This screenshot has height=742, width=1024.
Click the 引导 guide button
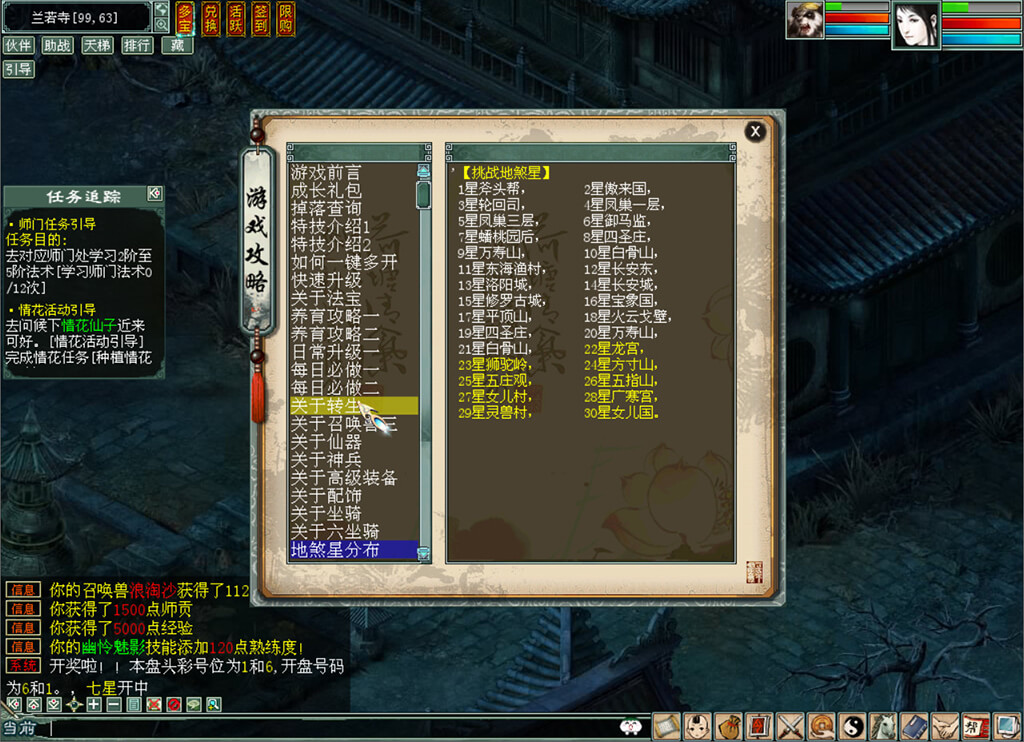[18, 69]
